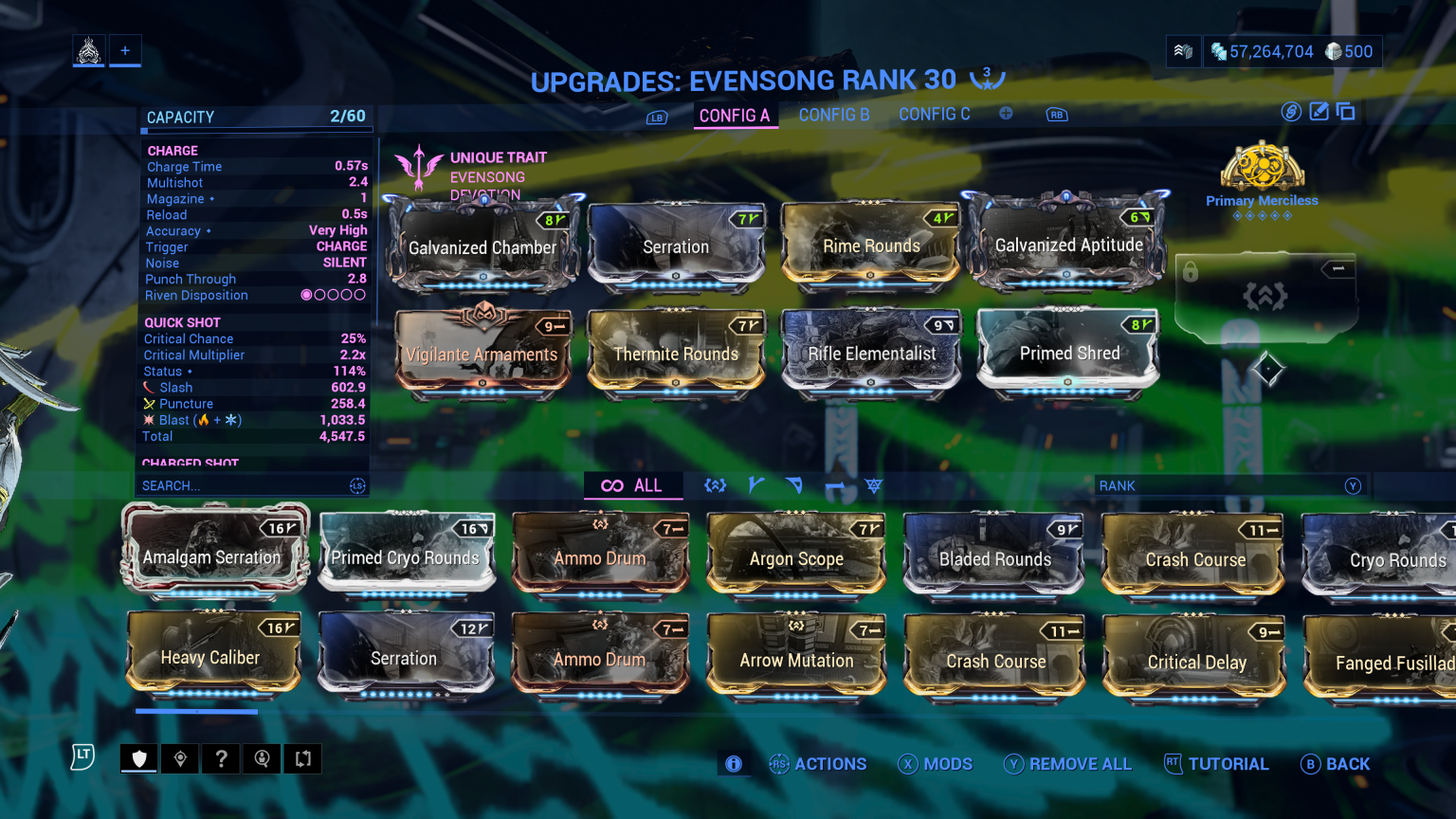The image size is (1456, 819).
Task: Click the copy config icon
Action: (1346, 111)
